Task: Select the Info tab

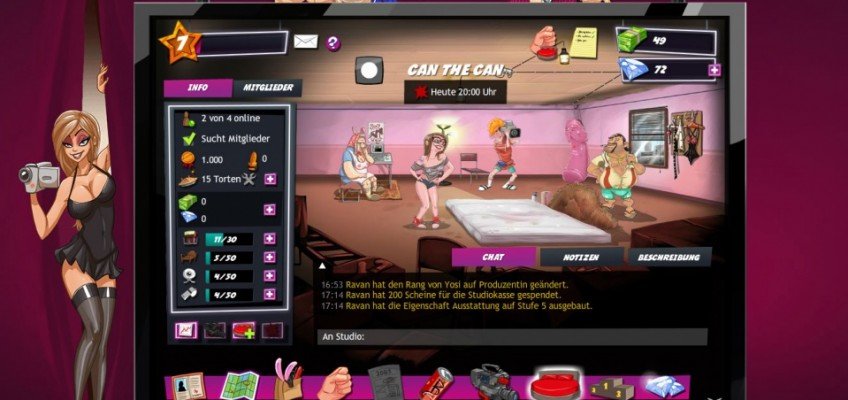Action: click(x=198, y=88)
